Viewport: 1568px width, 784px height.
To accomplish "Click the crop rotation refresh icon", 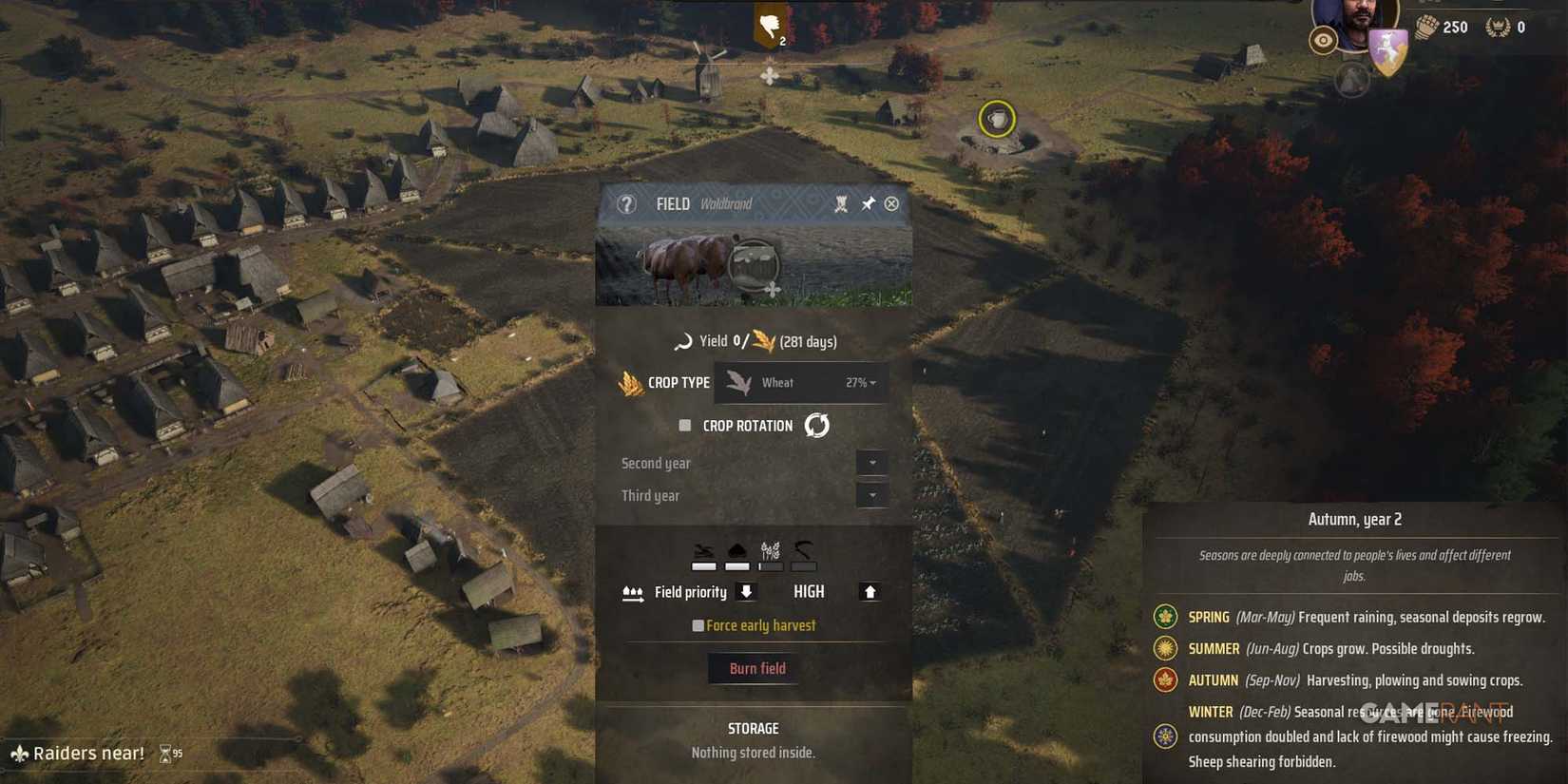I will click(816, 425).
